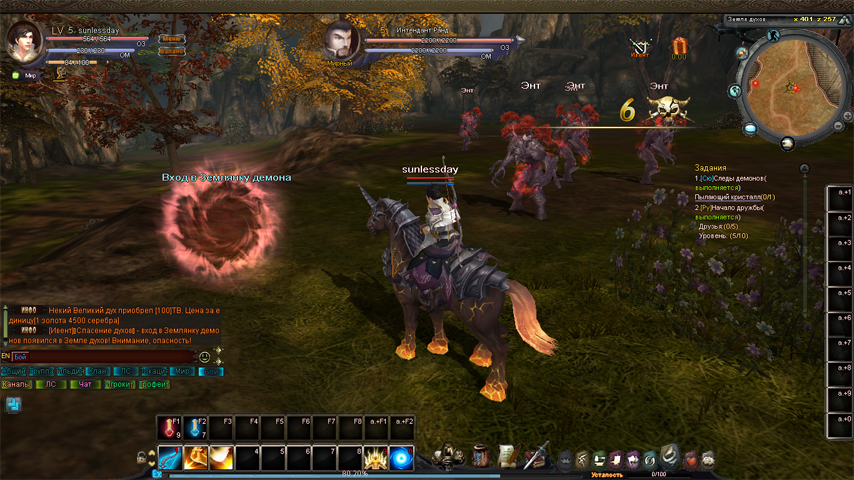Select the Чат filter button
This screenshot has width=854, height=480.
(84, 384)
